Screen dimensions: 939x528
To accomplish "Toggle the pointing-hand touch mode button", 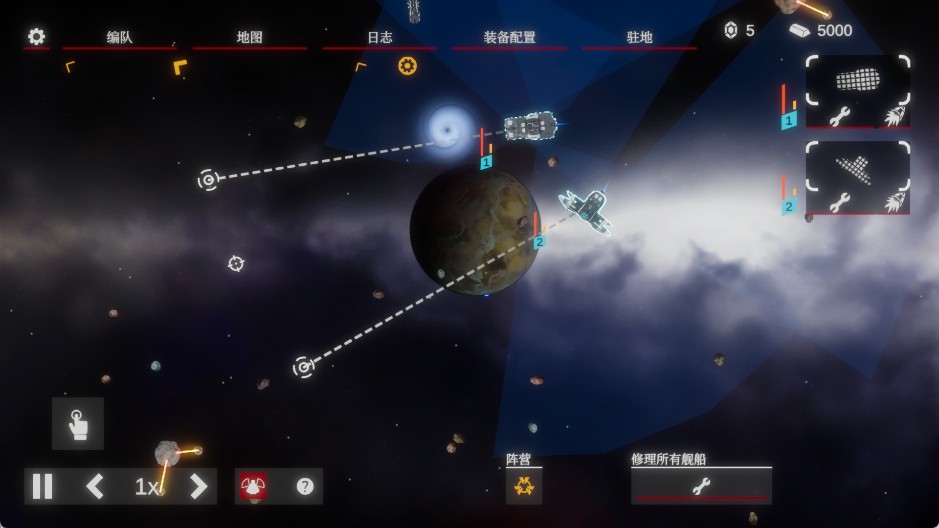I will pos(78,424).
